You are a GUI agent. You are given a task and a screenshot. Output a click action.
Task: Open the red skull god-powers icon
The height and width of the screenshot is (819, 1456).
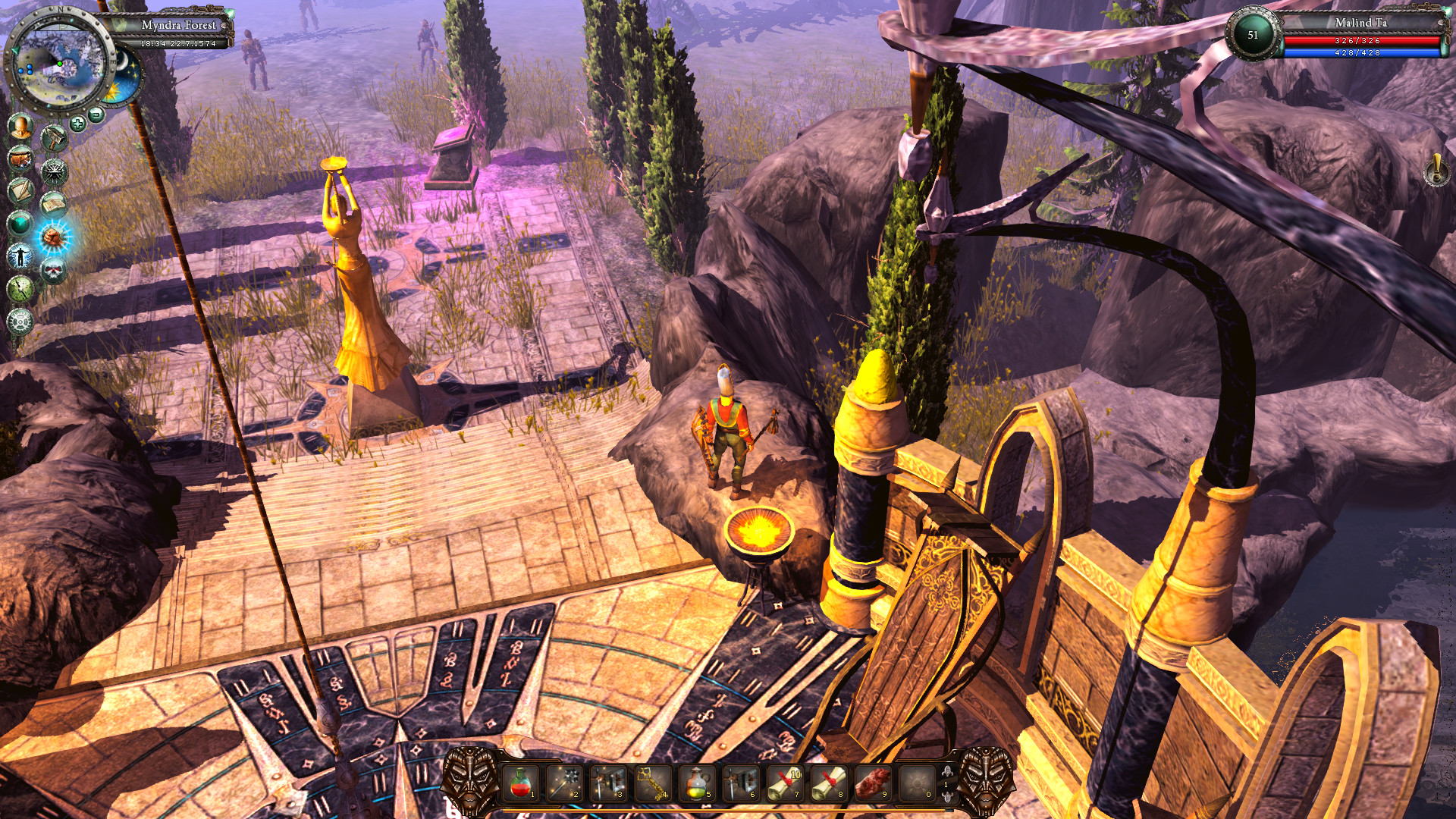[x=54, y=270]
